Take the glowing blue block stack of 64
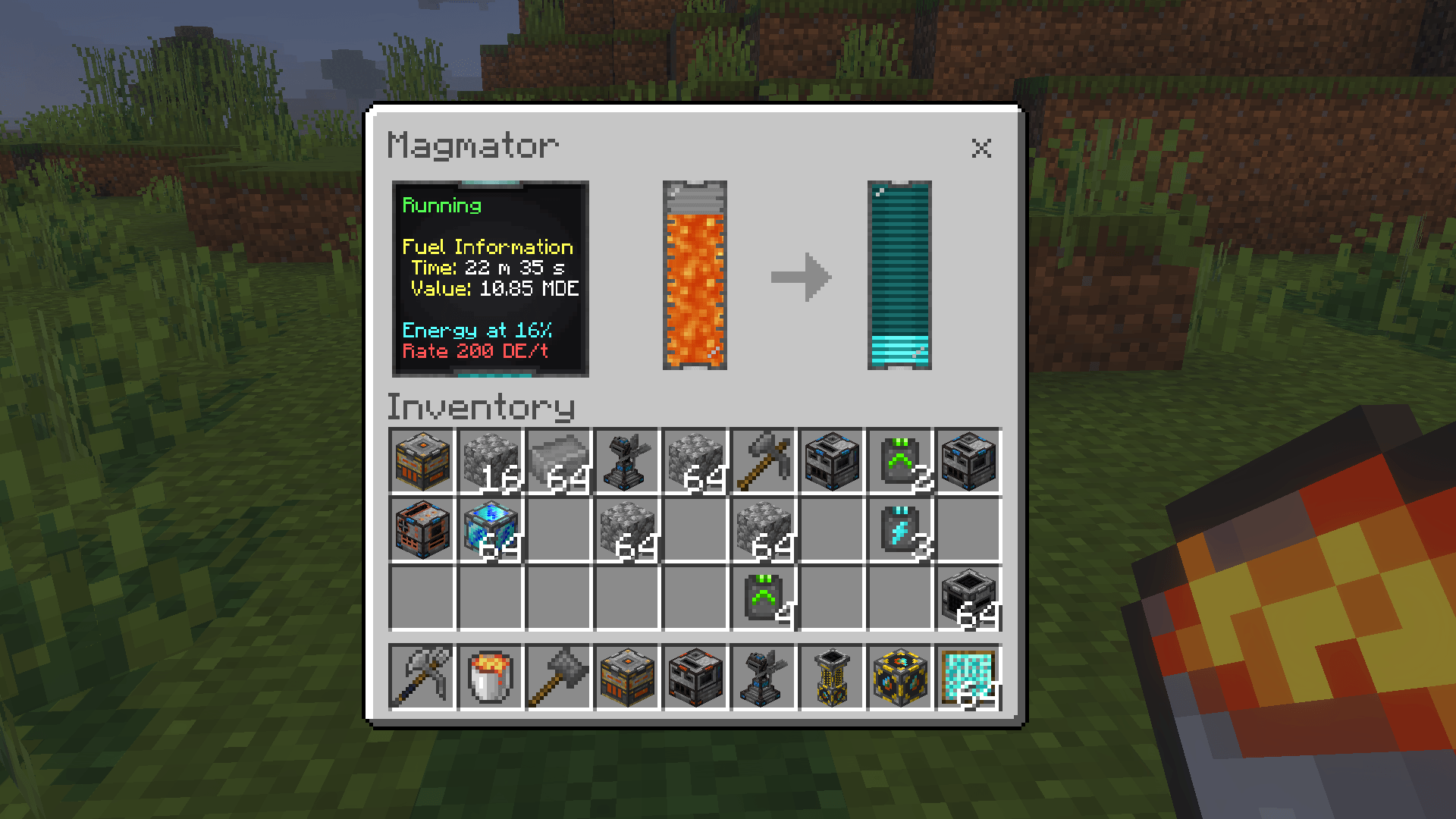Screen dimensions: 1456x819 pos(491,530)
